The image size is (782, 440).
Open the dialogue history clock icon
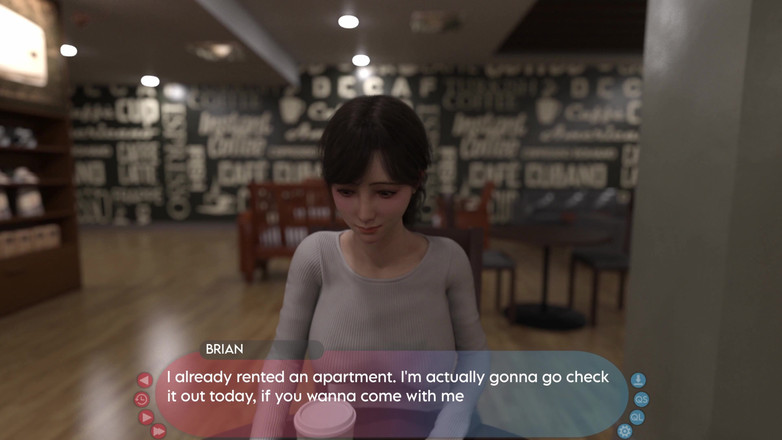pyautogui.click(x=141, y=399)
